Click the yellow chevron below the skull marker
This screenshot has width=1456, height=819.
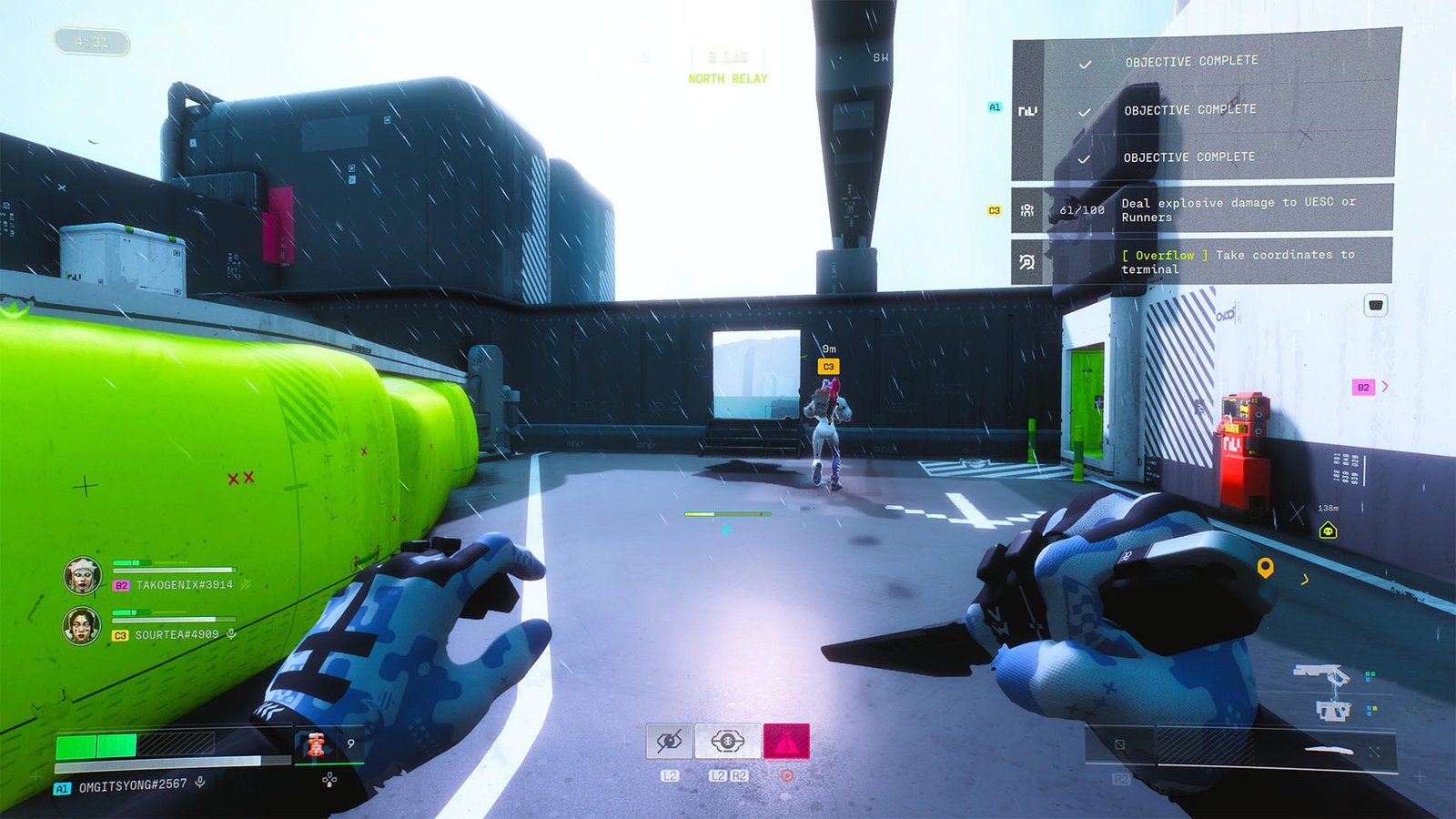(1304, 579)
